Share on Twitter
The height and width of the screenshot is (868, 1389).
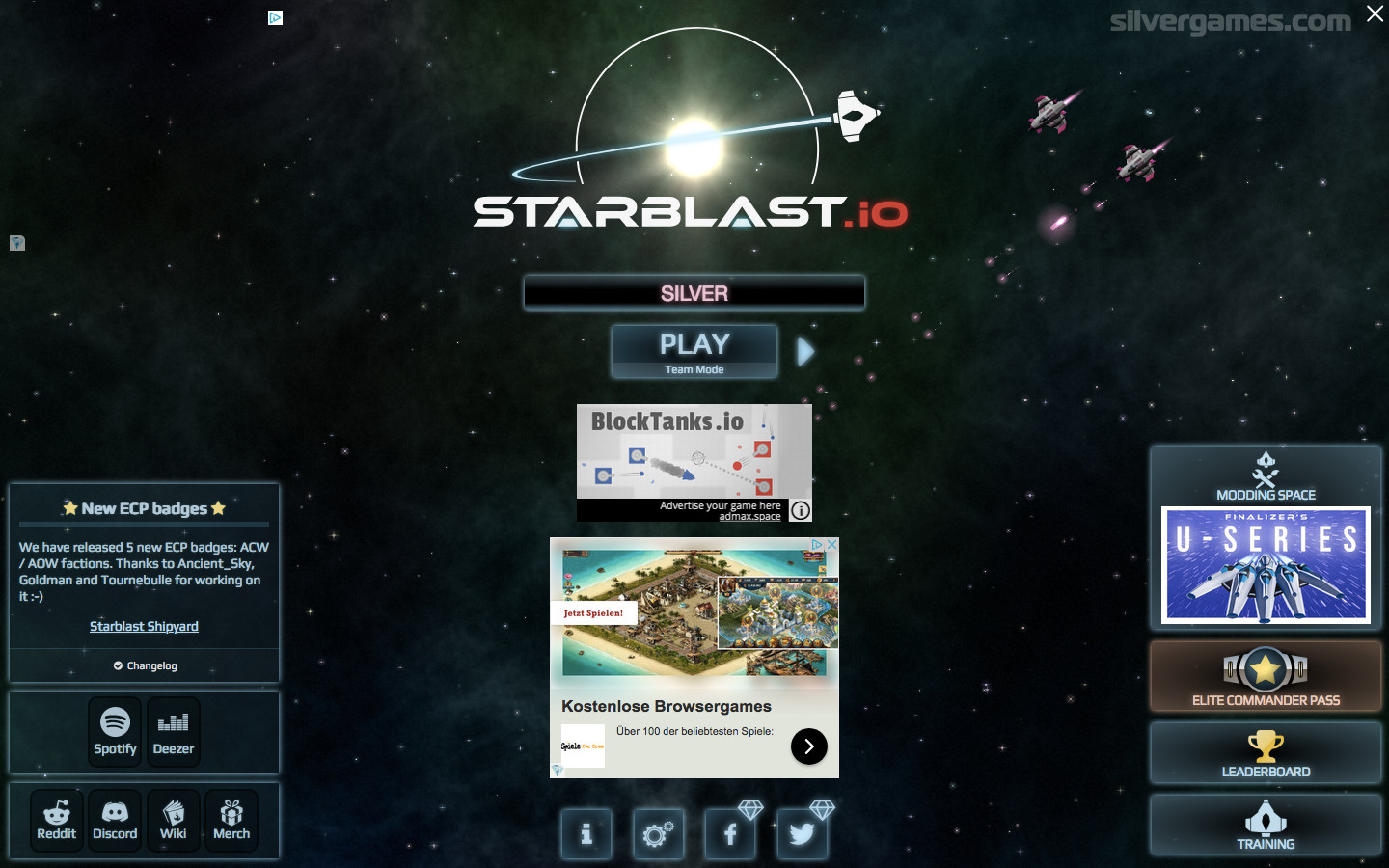tap(803, 833)
